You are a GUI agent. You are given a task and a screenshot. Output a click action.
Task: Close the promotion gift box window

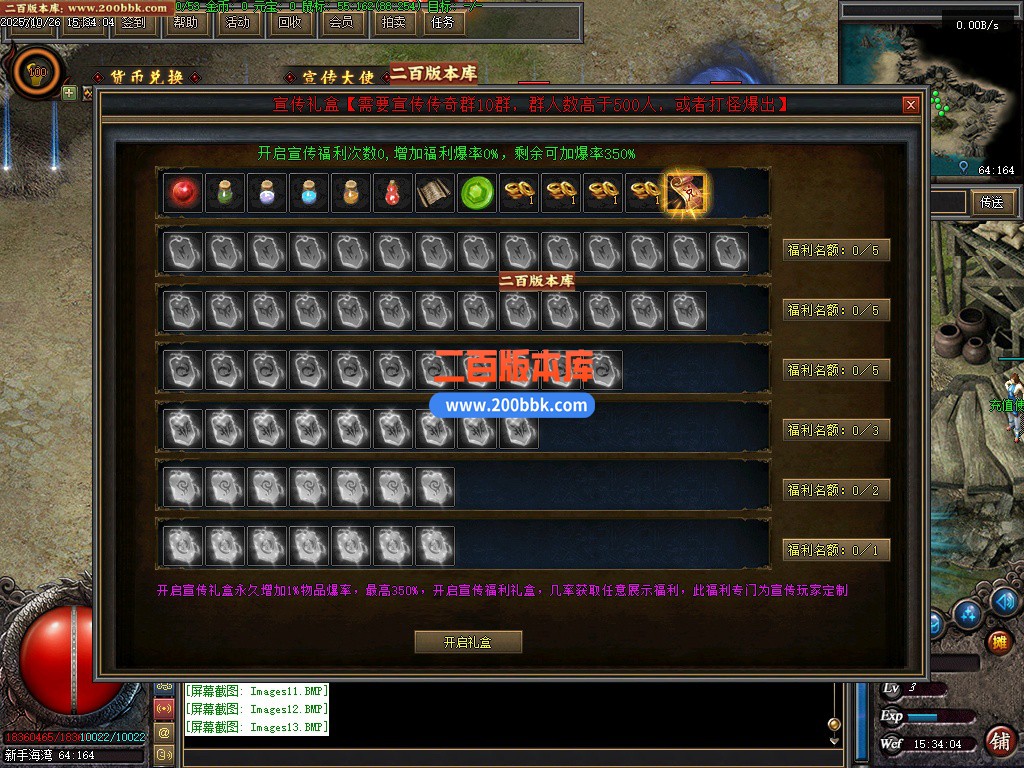point(910,105)
